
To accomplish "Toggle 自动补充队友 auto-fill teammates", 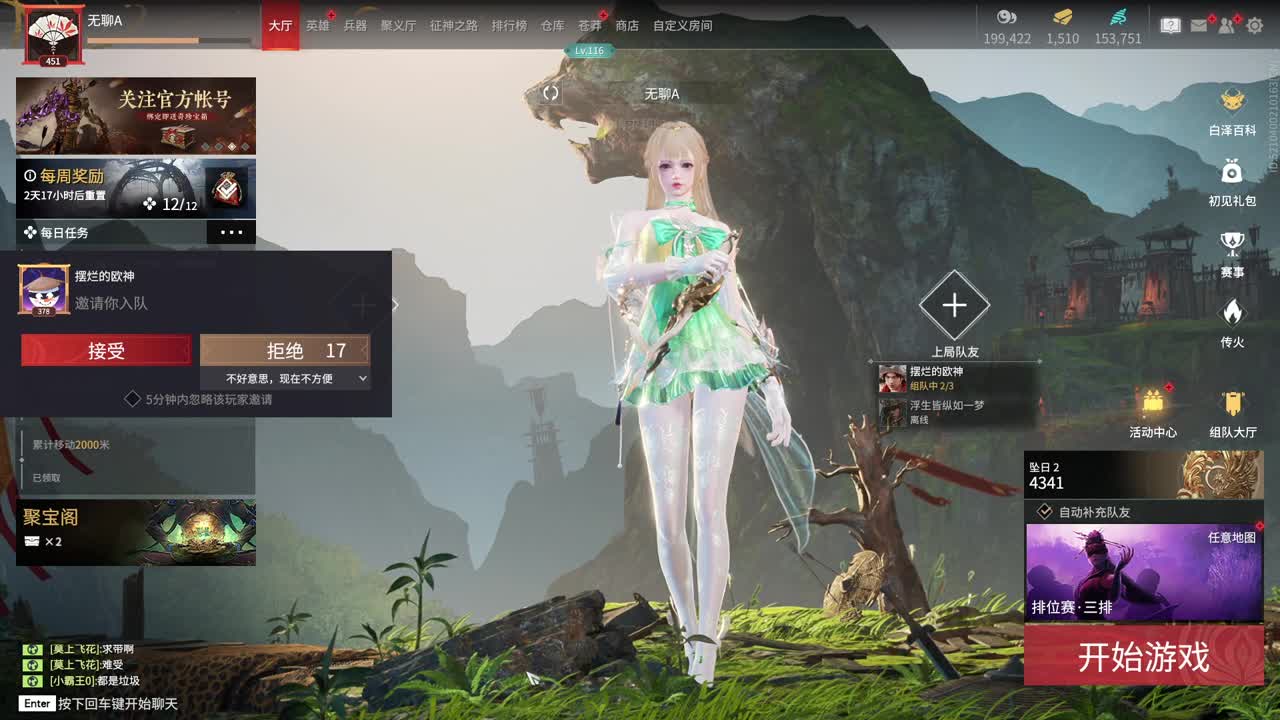I will 1045,512.
